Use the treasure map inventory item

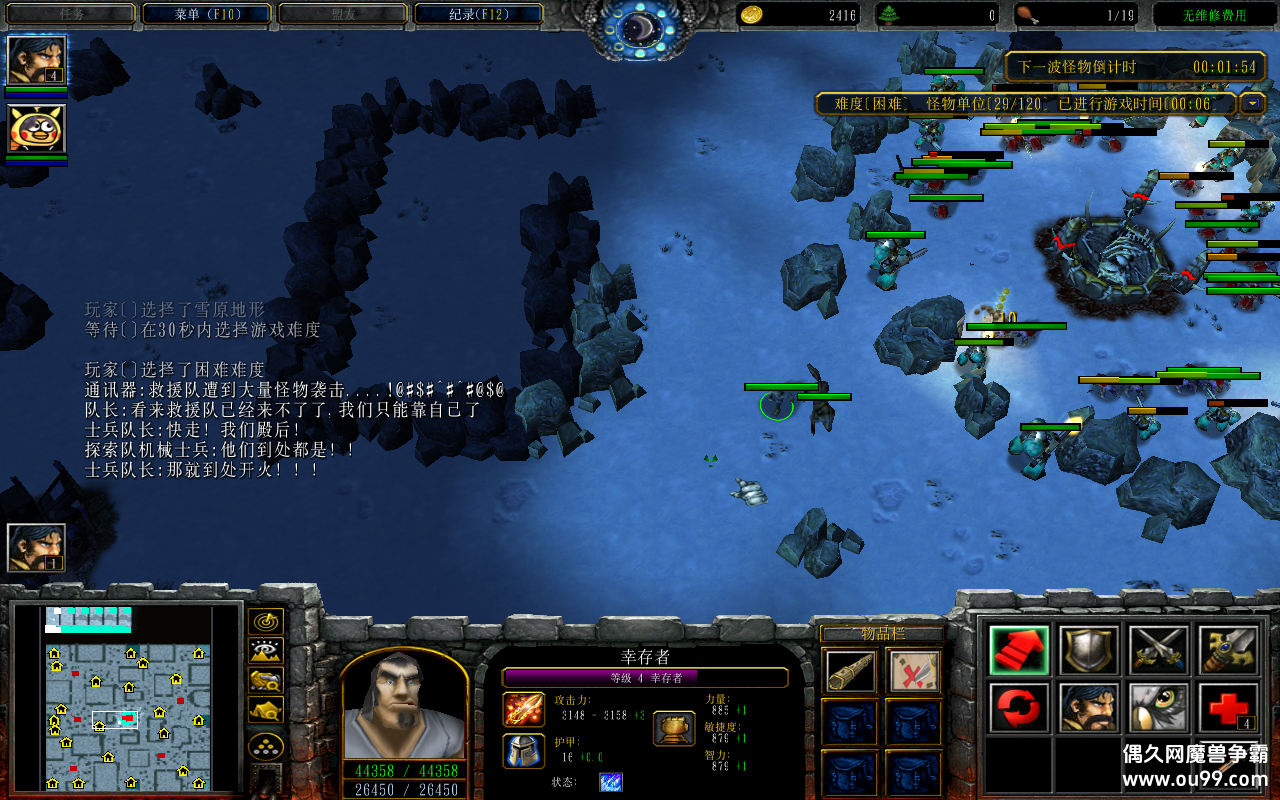pos(914,671)
